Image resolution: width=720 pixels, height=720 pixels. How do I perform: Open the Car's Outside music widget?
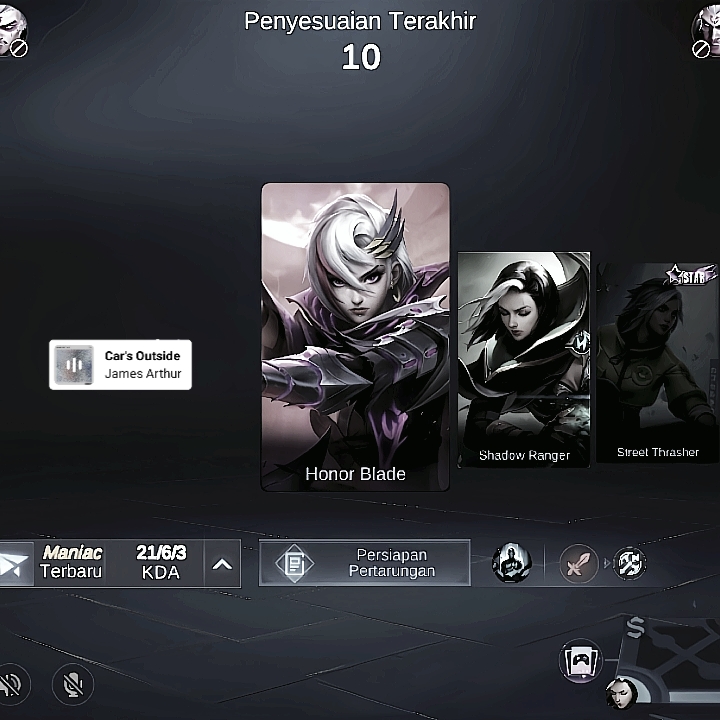120,365
